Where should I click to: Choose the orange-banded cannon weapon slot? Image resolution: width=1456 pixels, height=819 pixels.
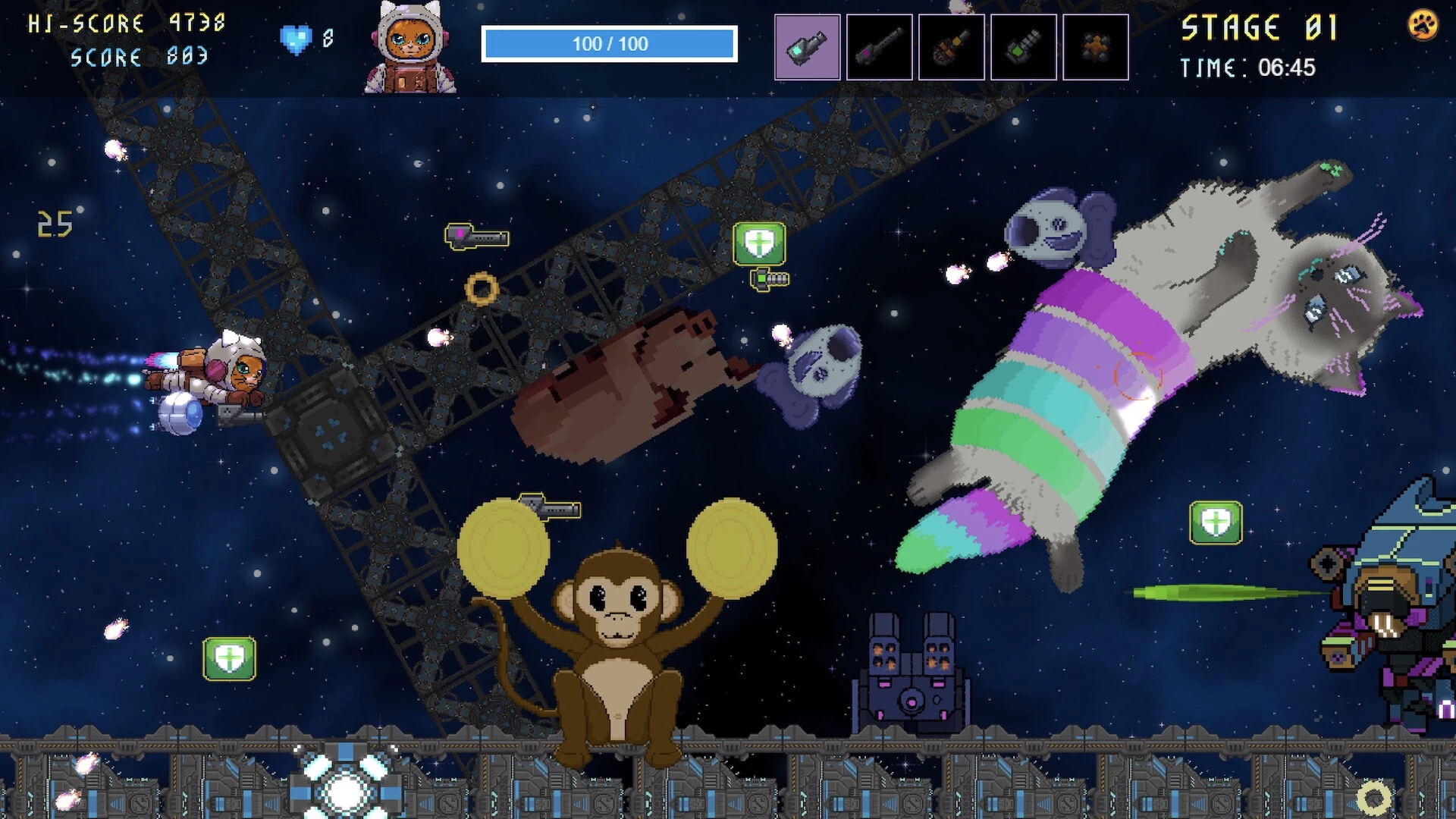[x=951, y=47]
